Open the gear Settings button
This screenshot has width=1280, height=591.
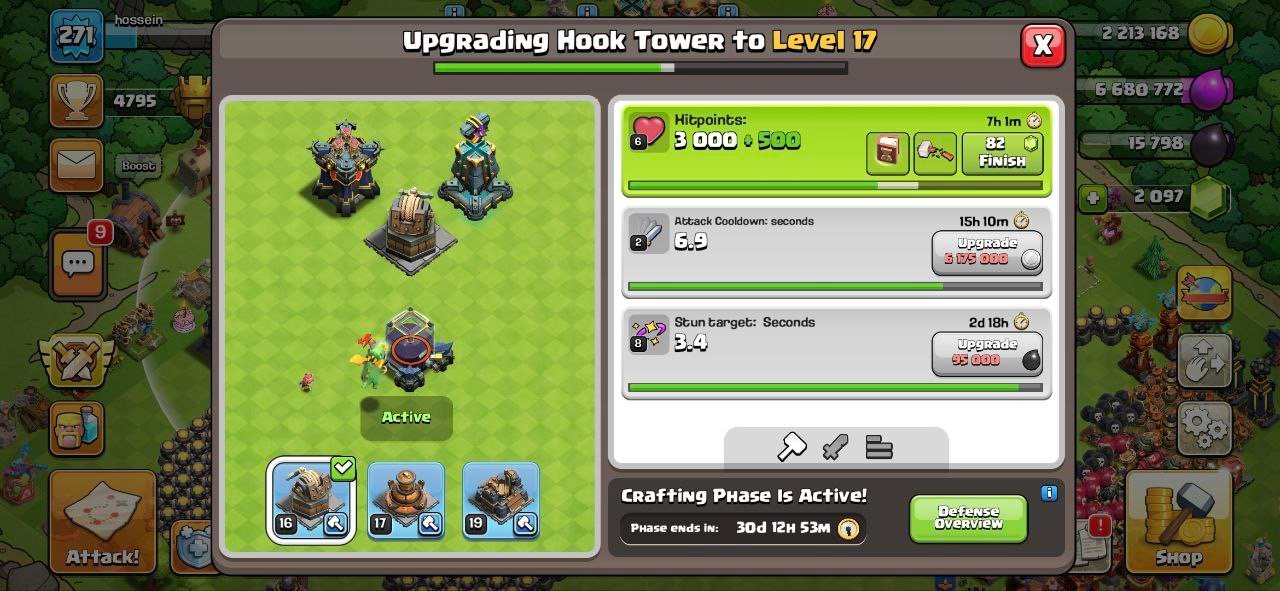pos(1203,428)
